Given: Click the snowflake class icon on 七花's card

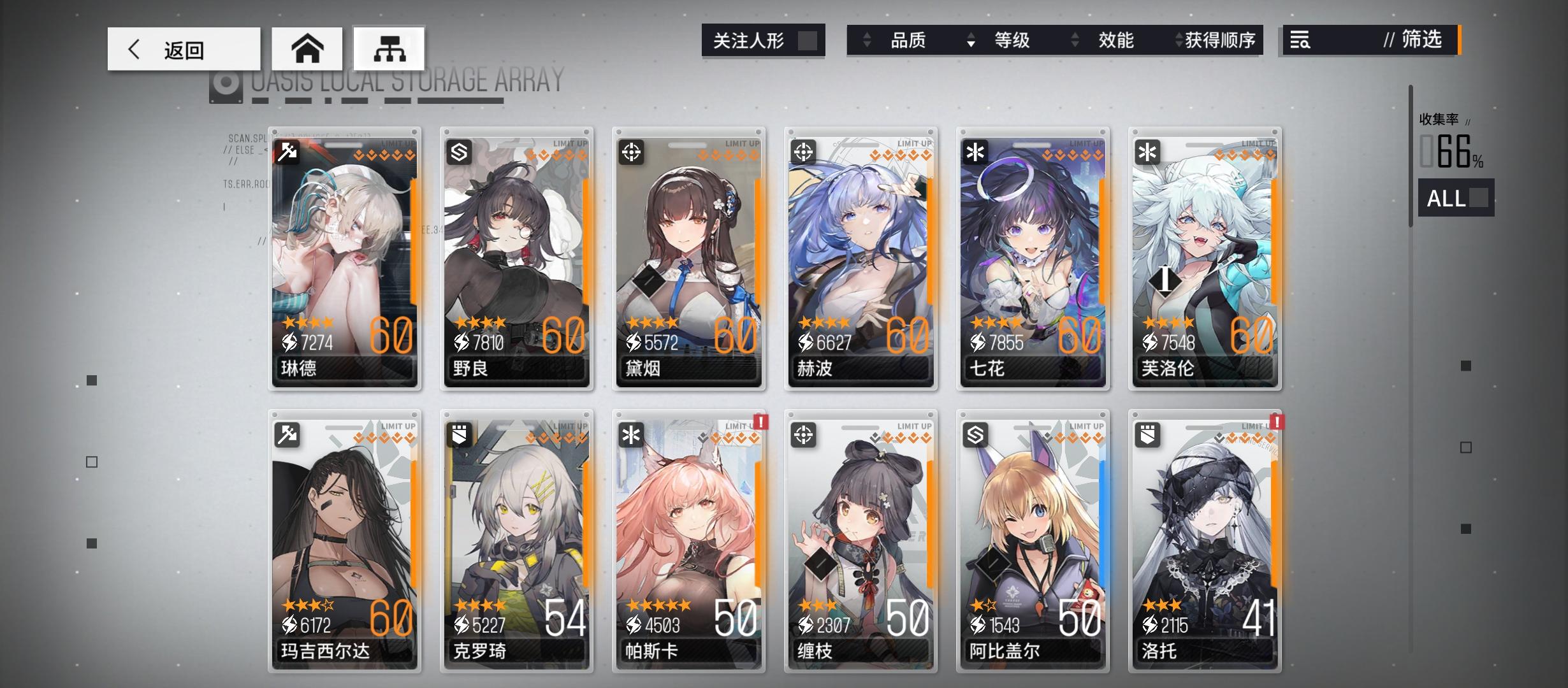Looking at the screenshot, I should (975, 153).
